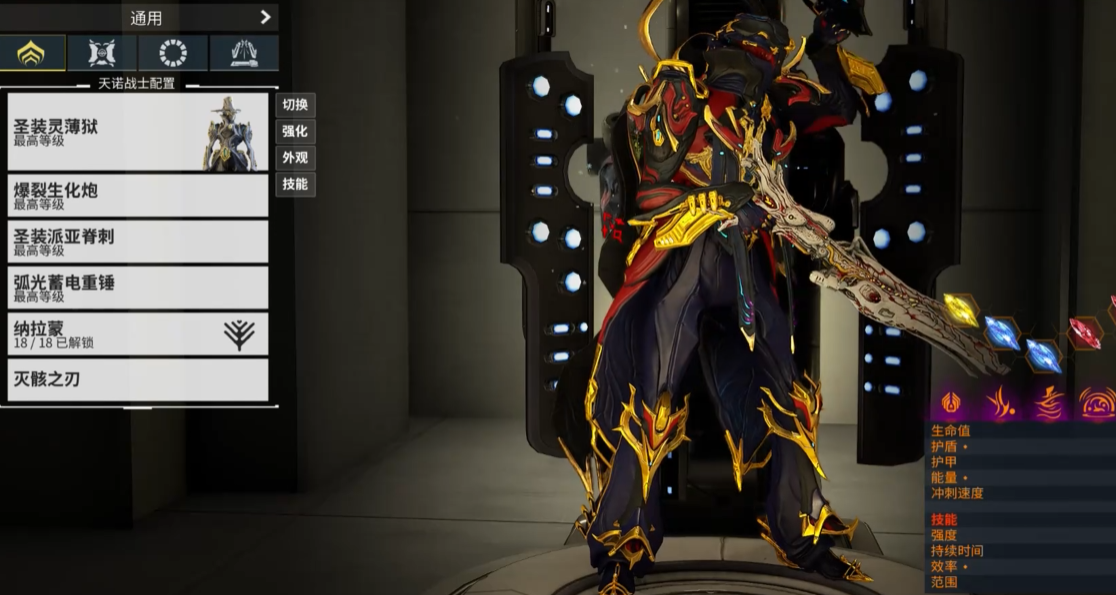
Task: Select the Banish ability icon
Action: [x=951, y=404]
